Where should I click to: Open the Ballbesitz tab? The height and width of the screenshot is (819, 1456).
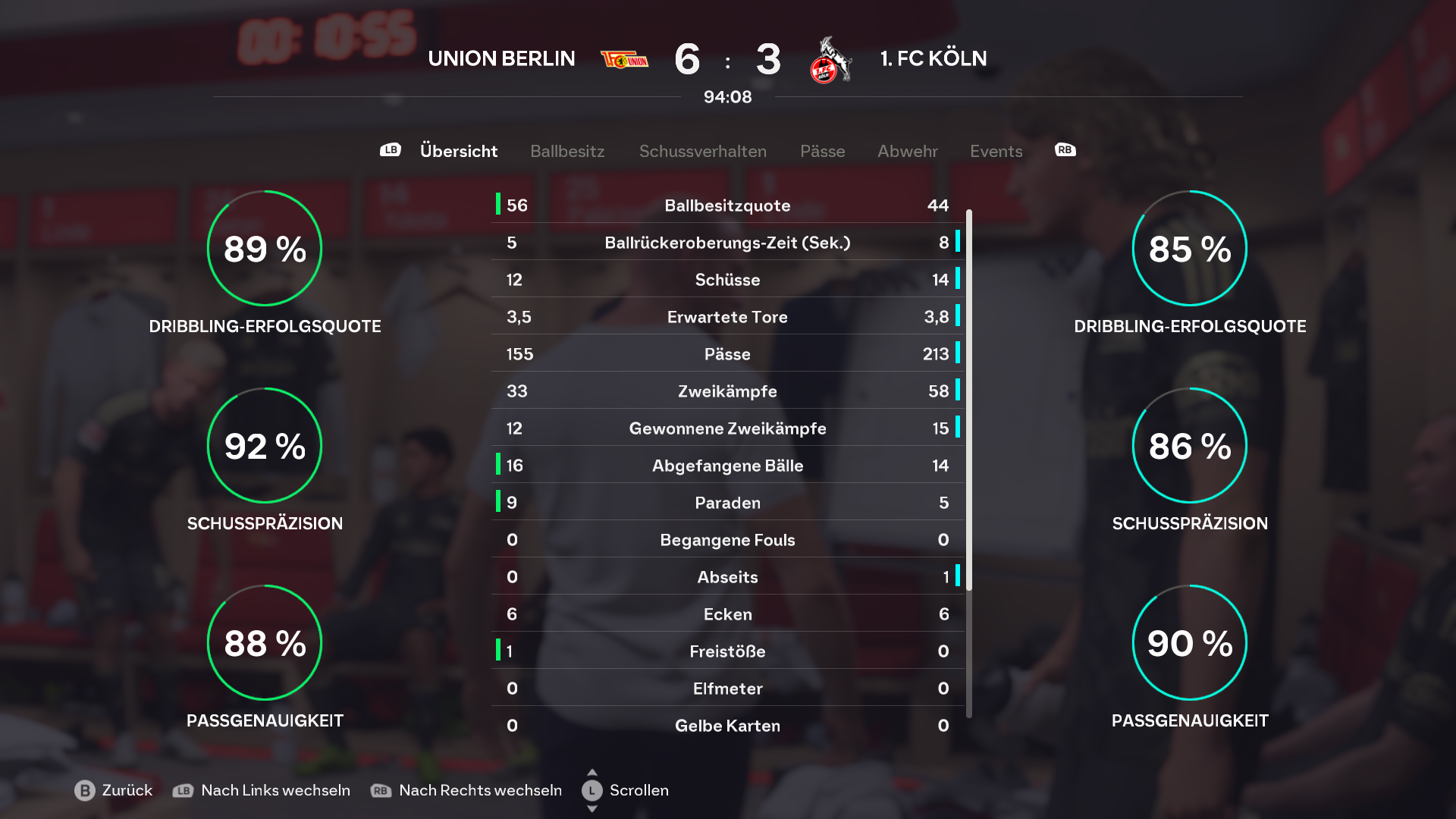click(x=567, y=151)
